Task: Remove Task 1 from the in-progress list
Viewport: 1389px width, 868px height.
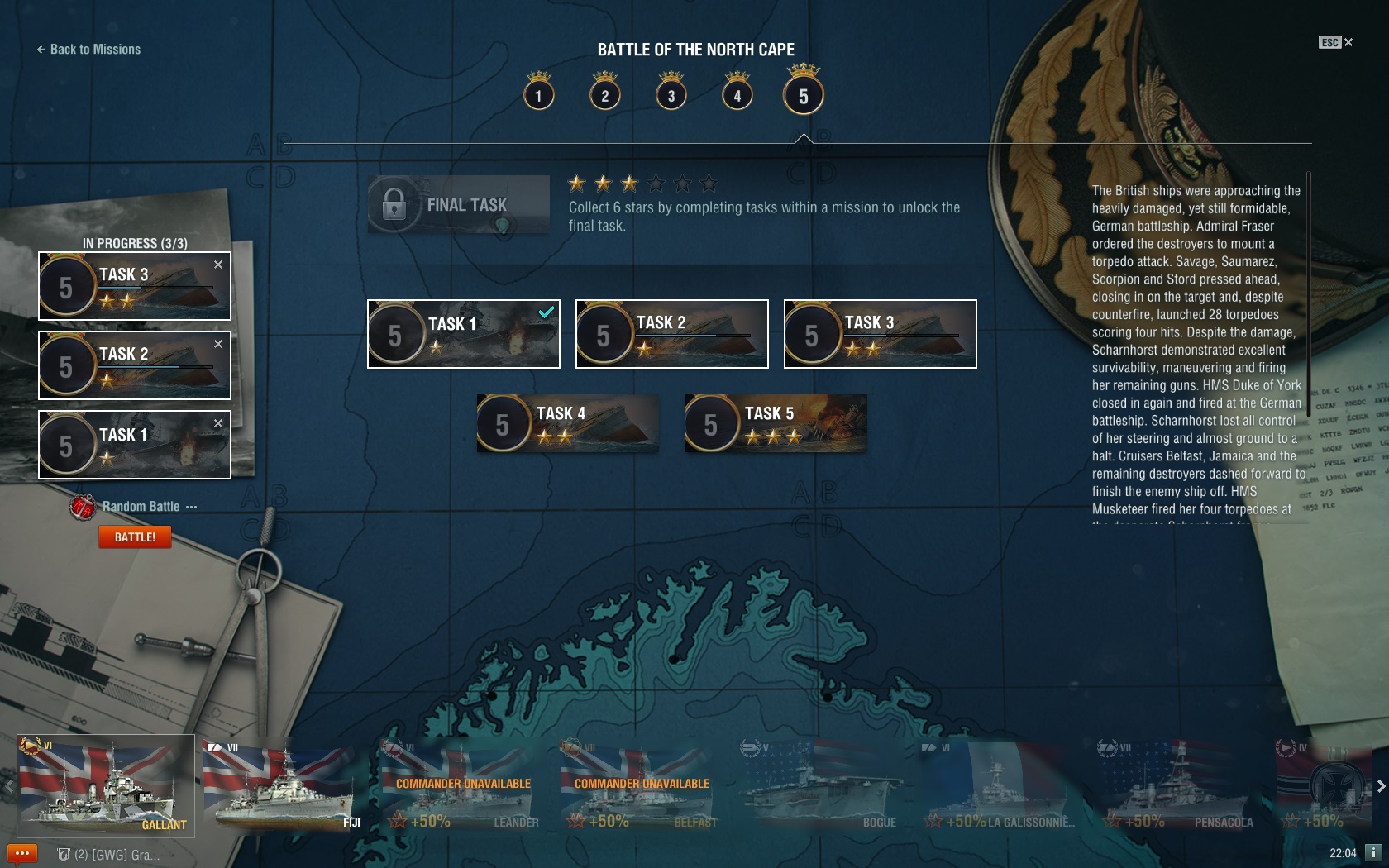Action: click(x=218, y=423)
